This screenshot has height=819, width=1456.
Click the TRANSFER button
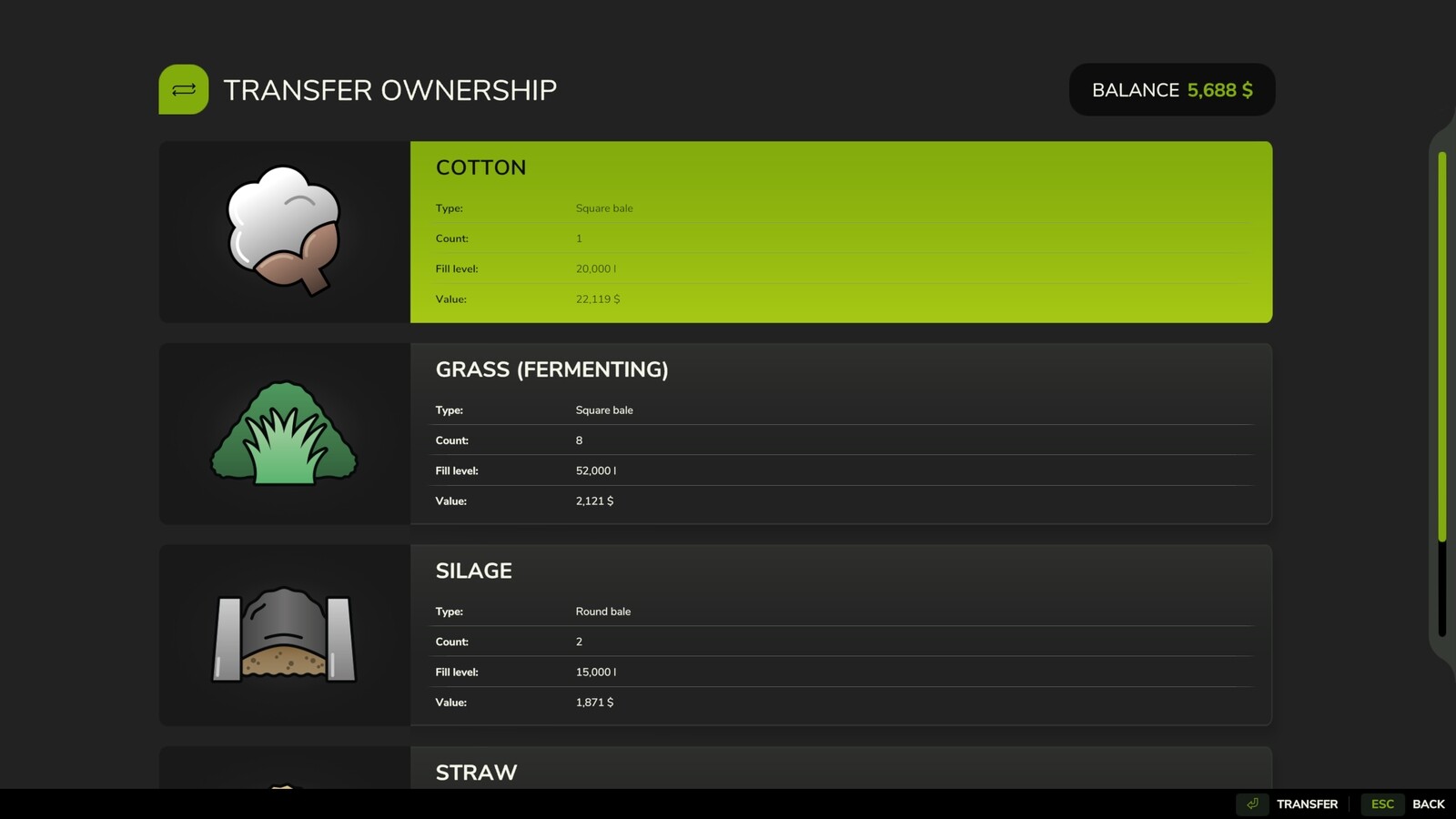[x=1306, y=804]
